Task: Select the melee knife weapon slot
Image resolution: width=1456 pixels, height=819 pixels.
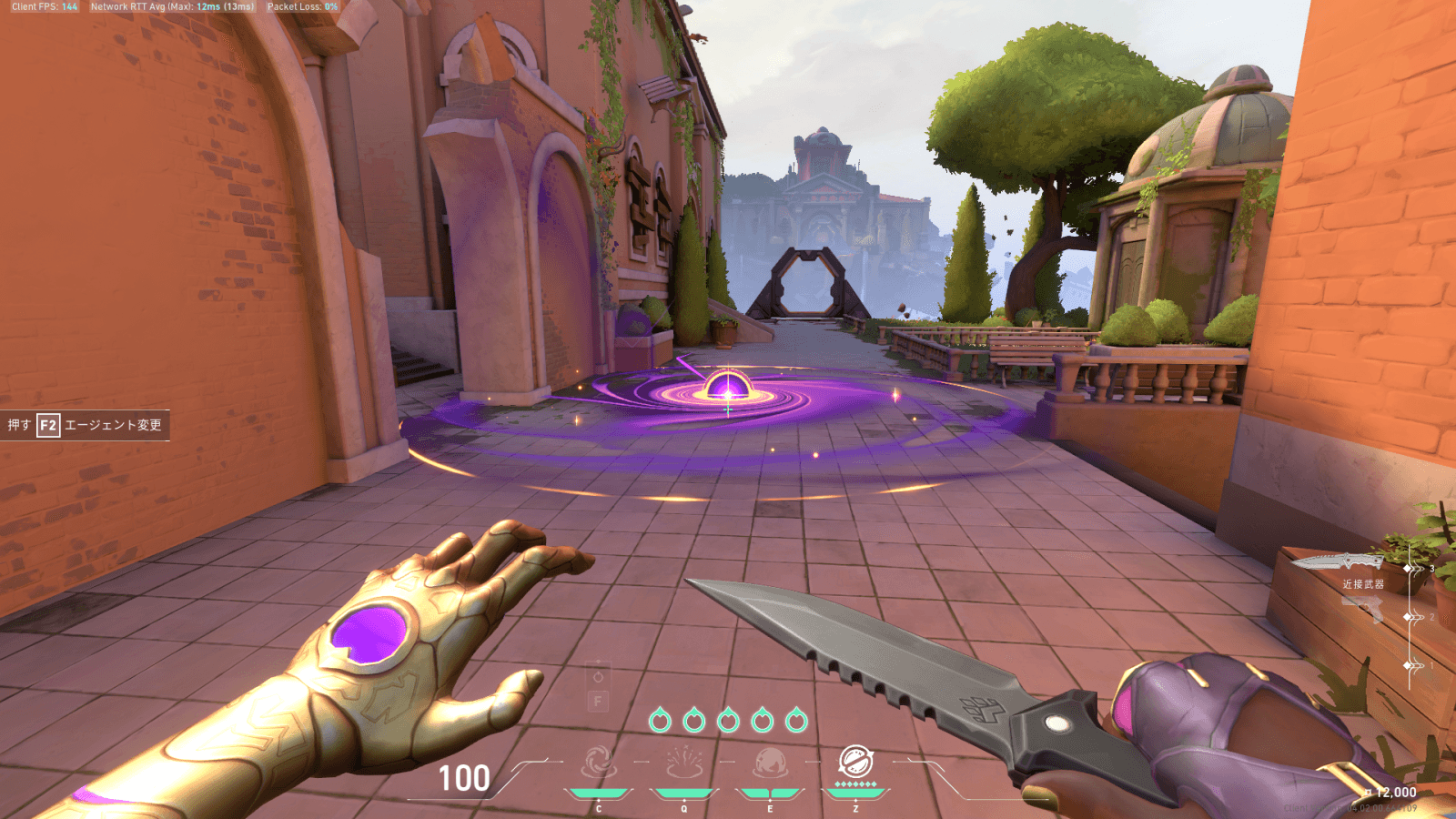Action: [x=1336, y=562]
